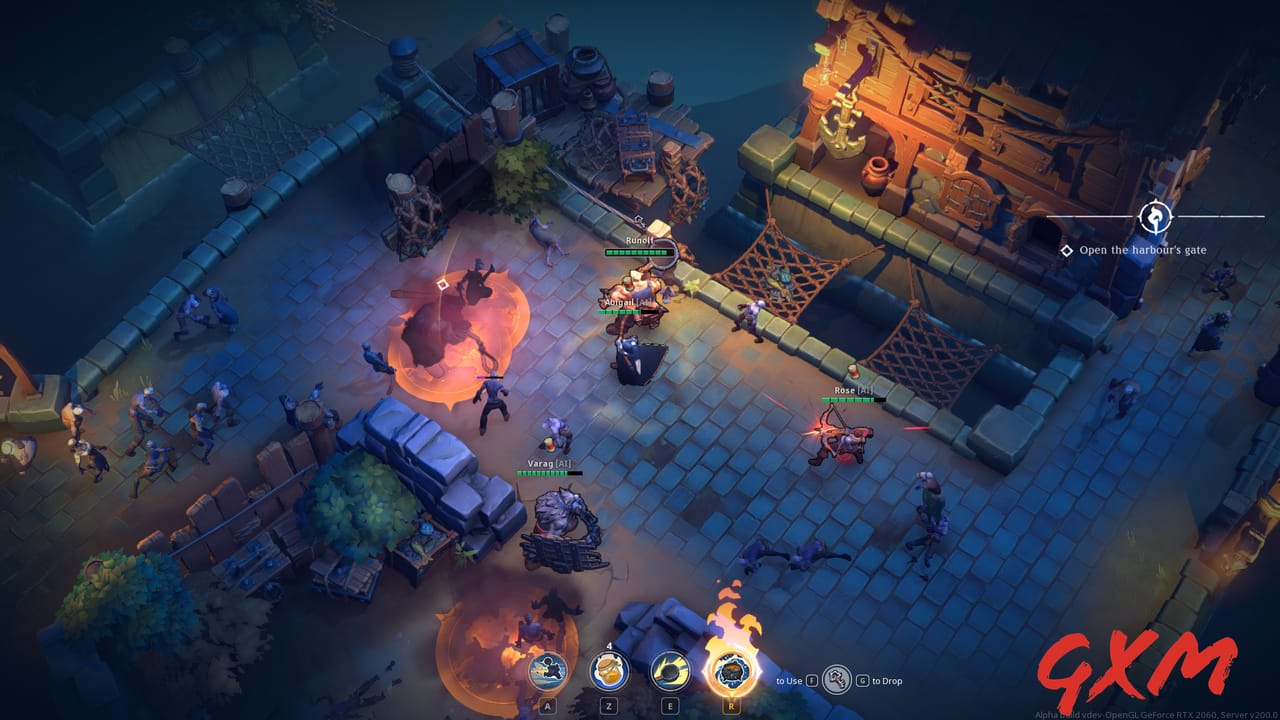Click the honey jar potion icon
The image size is (1280, 720).
tap(606, 670)
